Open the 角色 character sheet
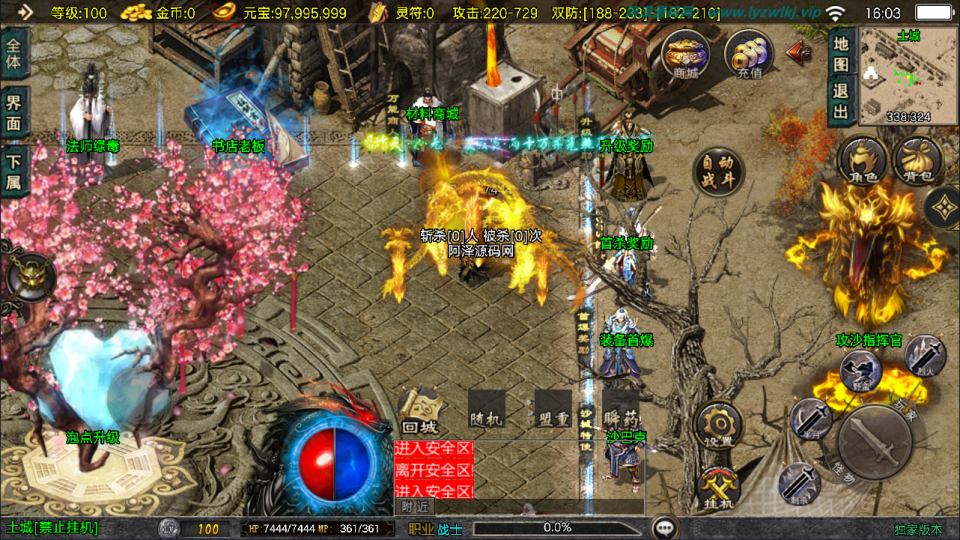This screenshot has width=960, height=540. [x=862, y=162]
